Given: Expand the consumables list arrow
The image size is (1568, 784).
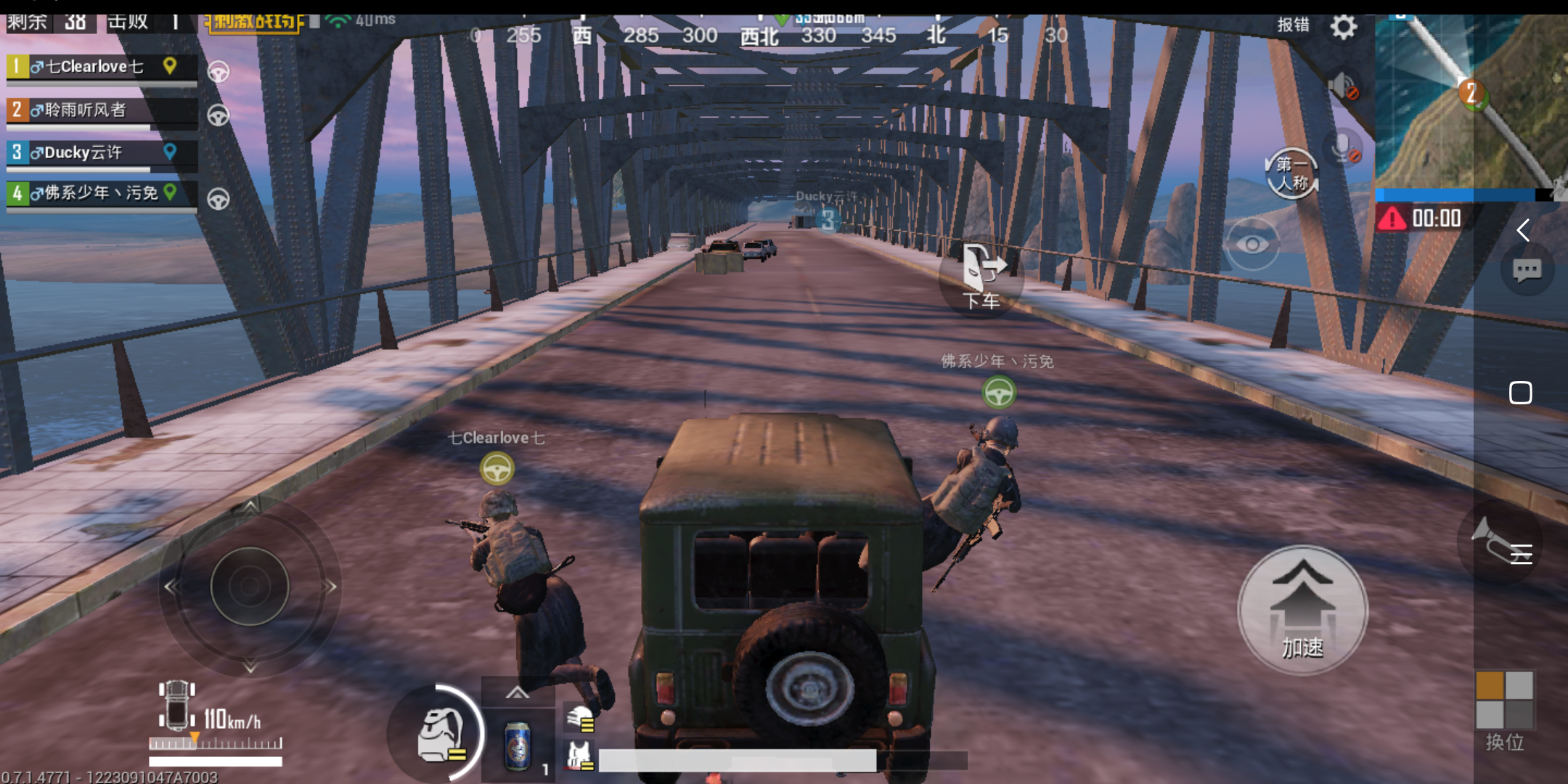Looking at the screenshot, I should (x=518, y=693).
